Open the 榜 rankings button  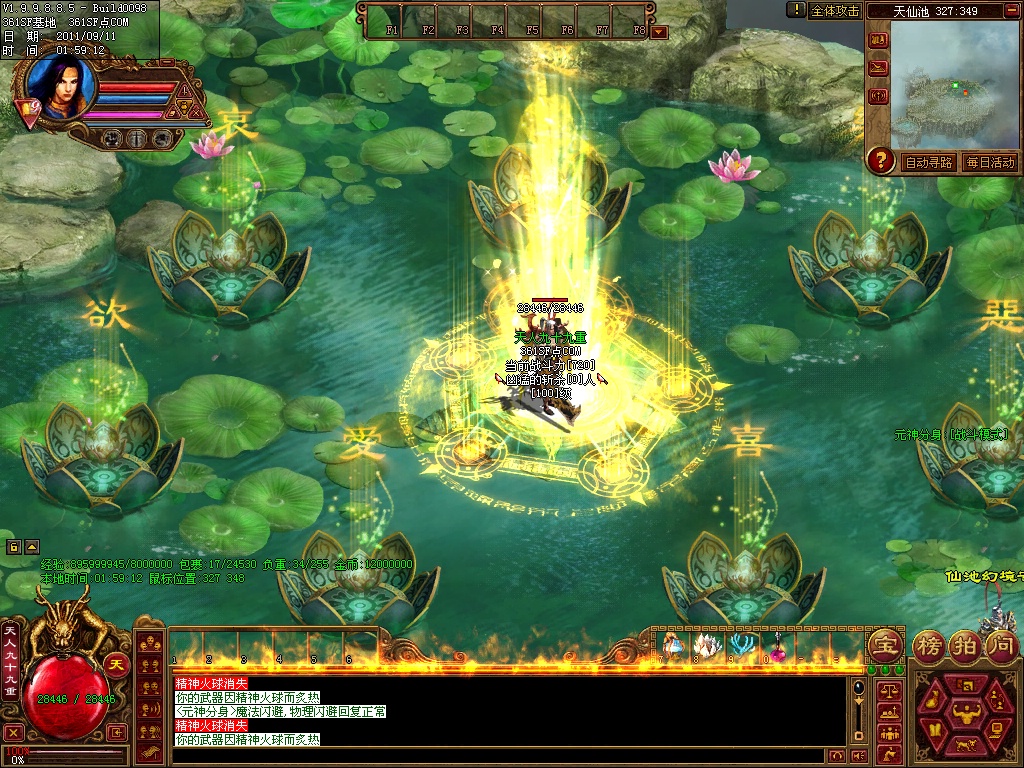point(930,644)
